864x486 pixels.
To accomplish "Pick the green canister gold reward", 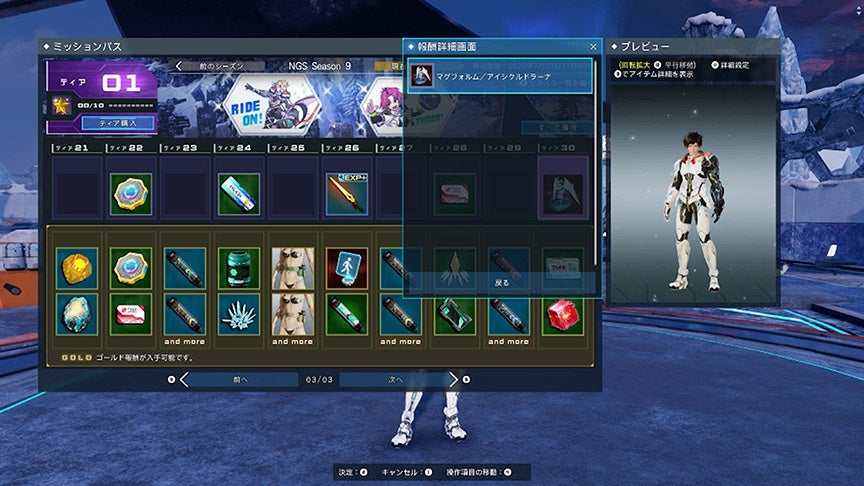I will pos(238,269).
